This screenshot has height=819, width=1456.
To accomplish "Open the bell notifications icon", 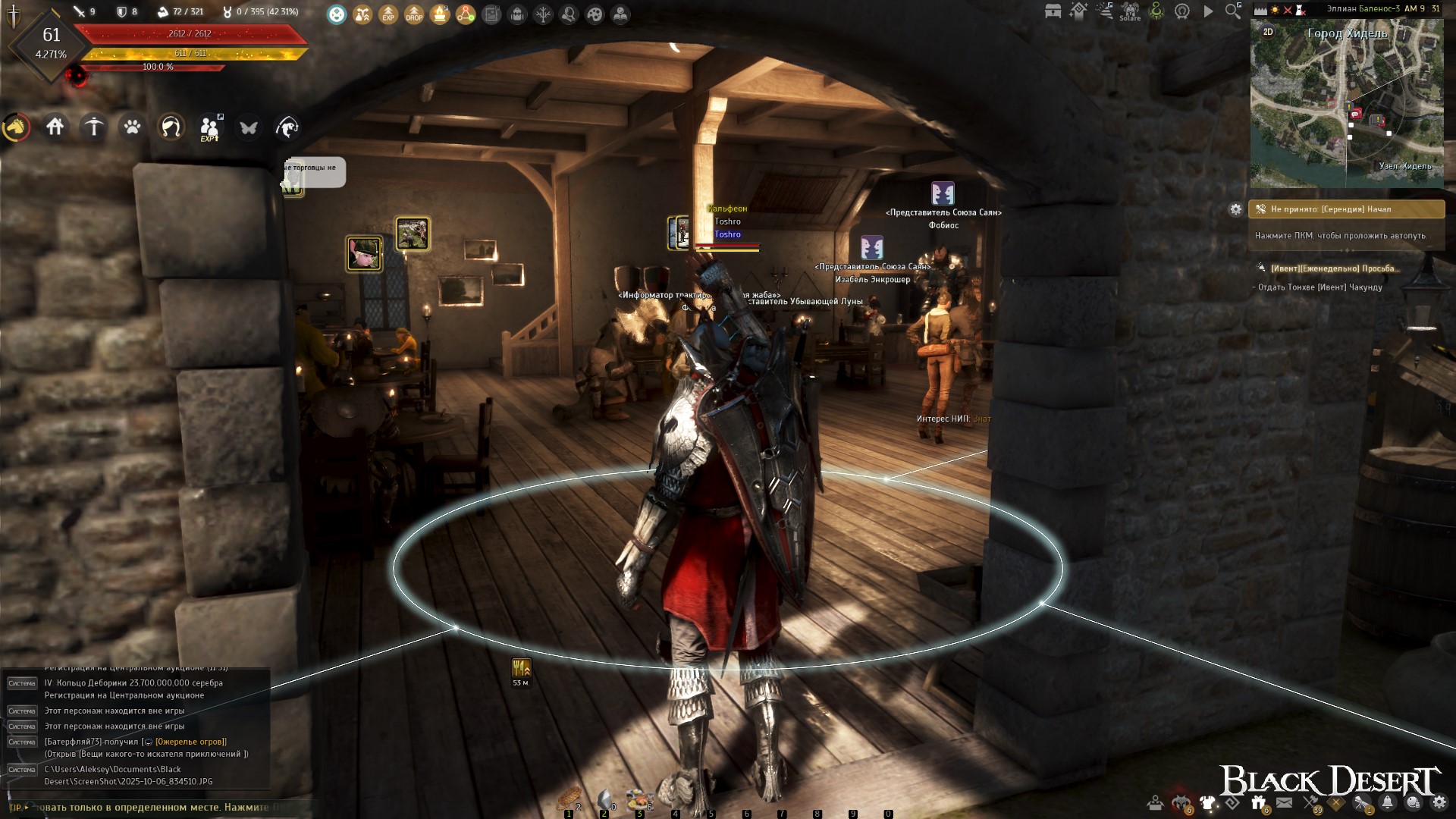I will coord(1387,802).
